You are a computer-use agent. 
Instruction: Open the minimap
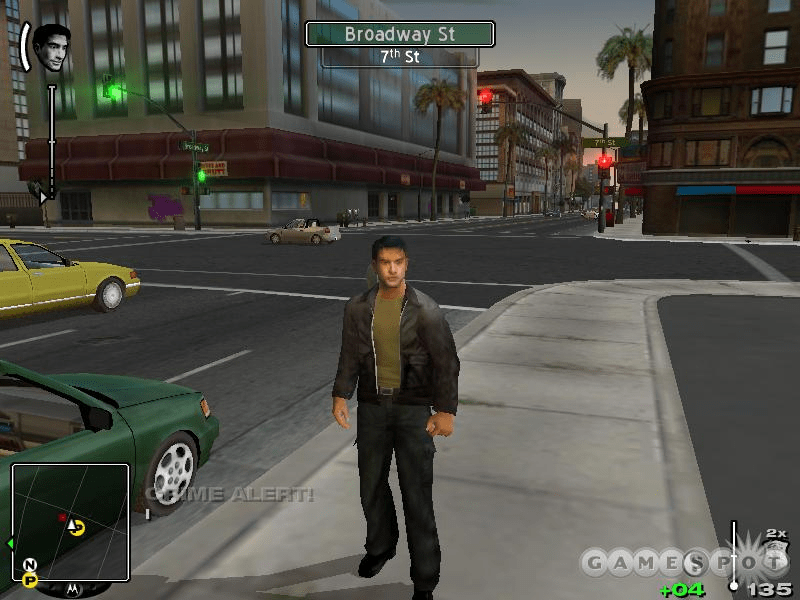[x=70, y=522]
